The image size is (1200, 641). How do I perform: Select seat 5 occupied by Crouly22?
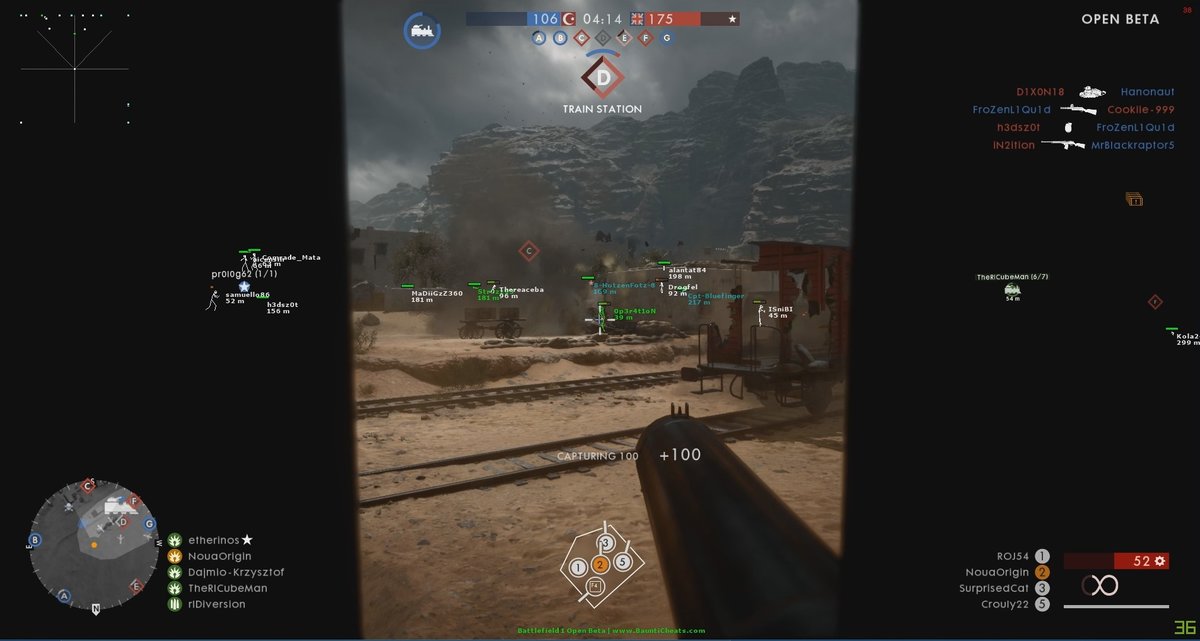pos(1042,604)
